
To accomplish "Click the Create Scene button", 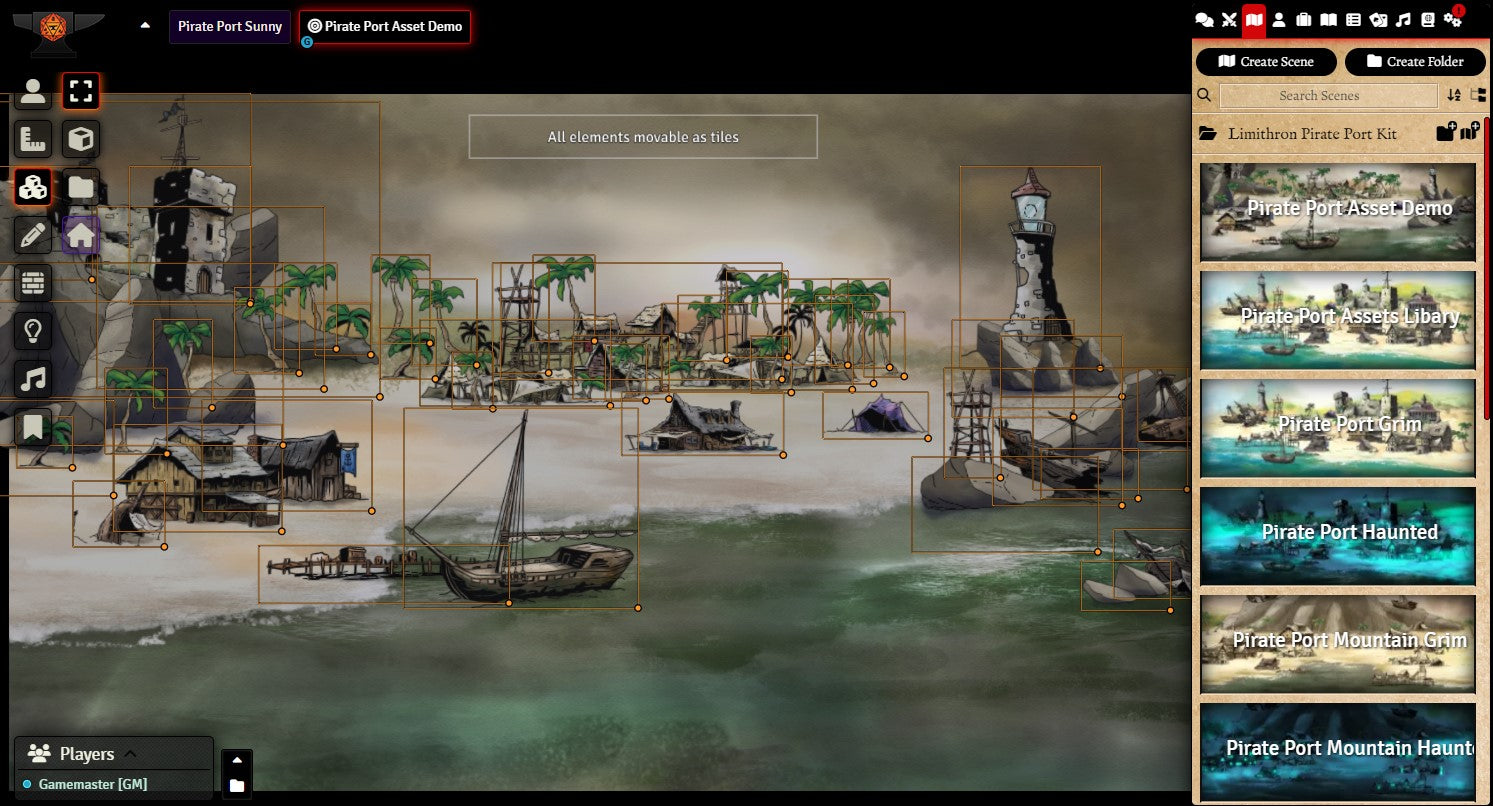I will (1266, 62).
